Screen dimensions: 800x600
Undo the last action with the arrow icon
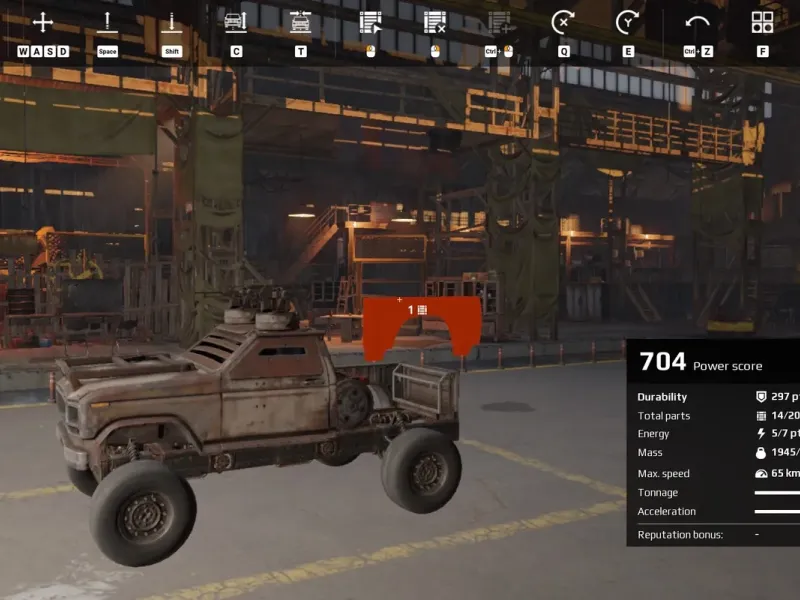[697, 22]
